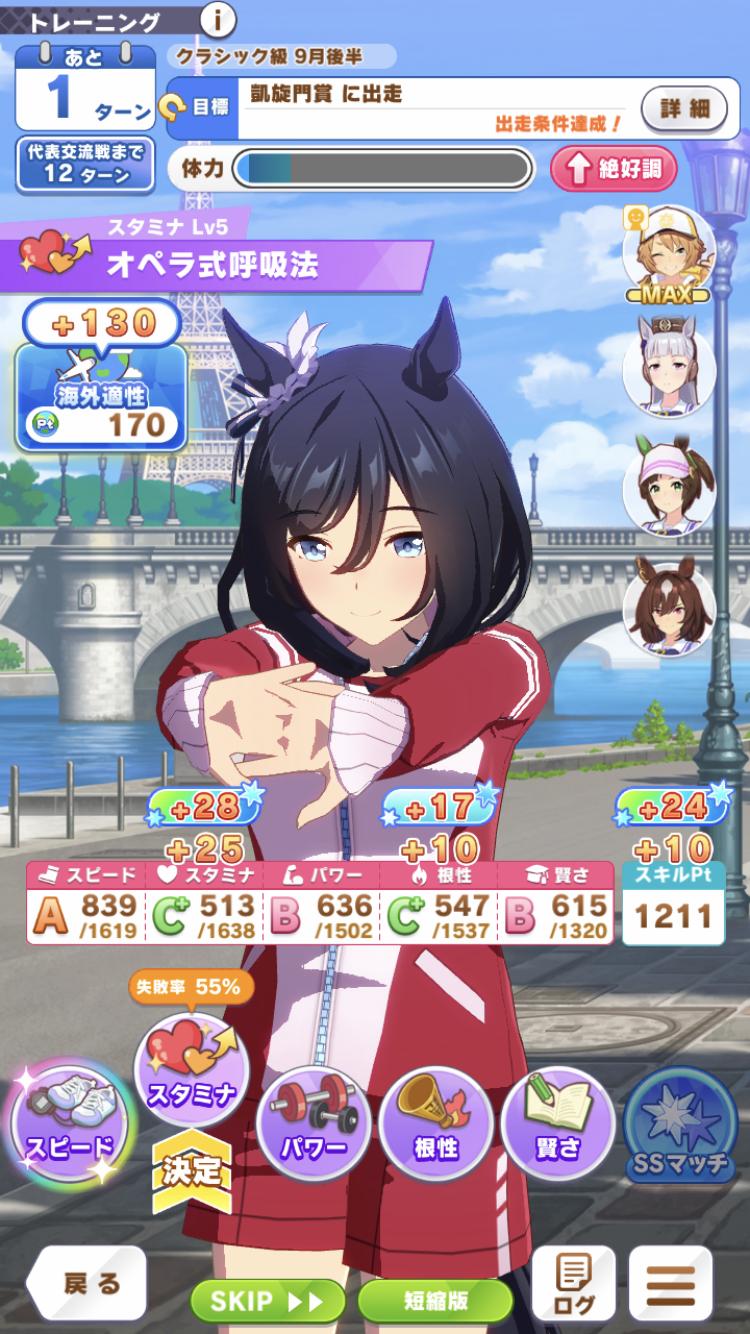Tap the support portrait marked MAX

pos(668,248)
